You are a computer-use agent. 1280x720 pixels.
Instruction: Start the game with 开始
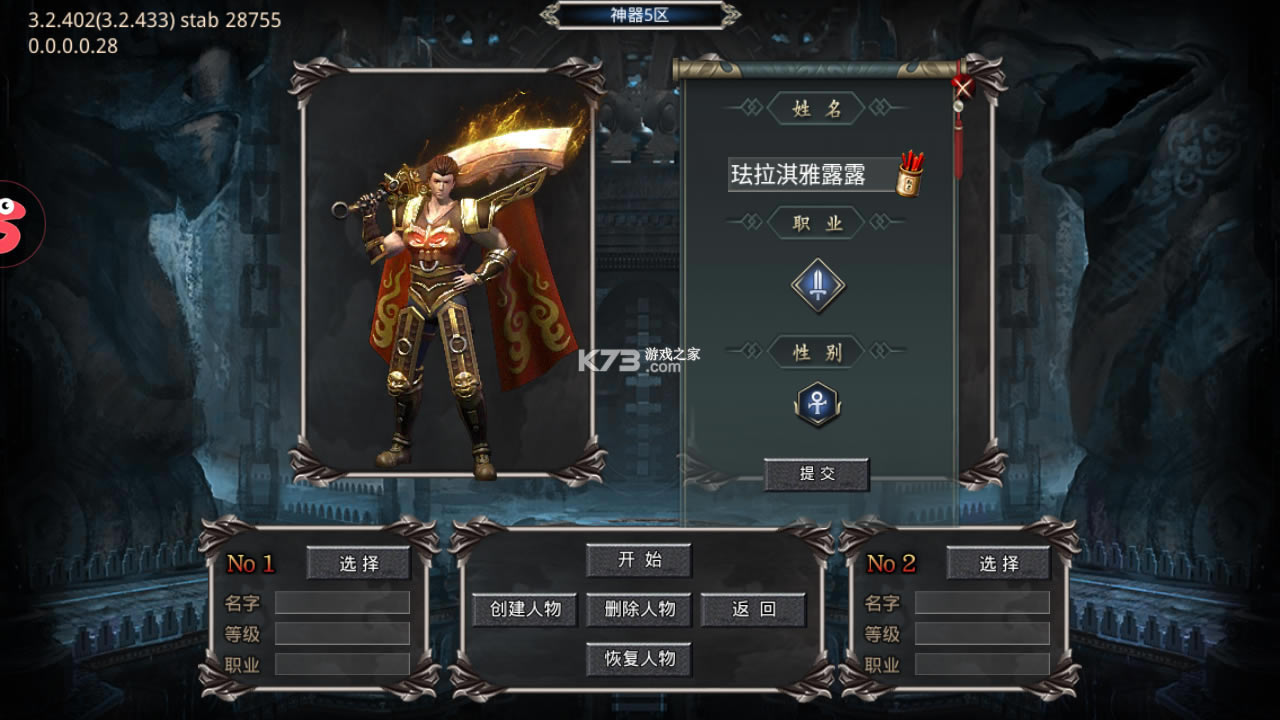[638, 560]
